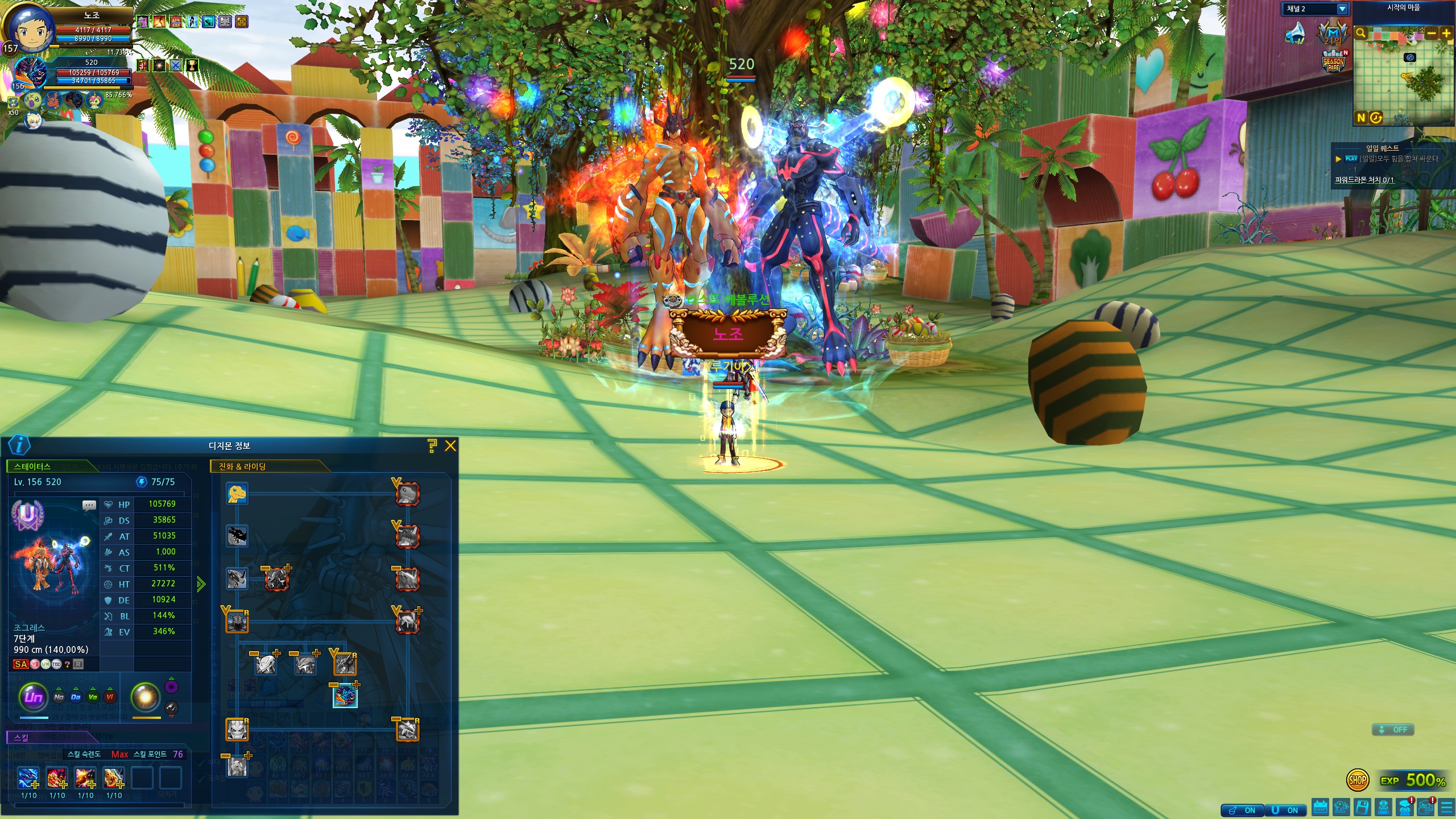
Task: Click the daily quest PLAY entry
Action: tap(1388, 159)
